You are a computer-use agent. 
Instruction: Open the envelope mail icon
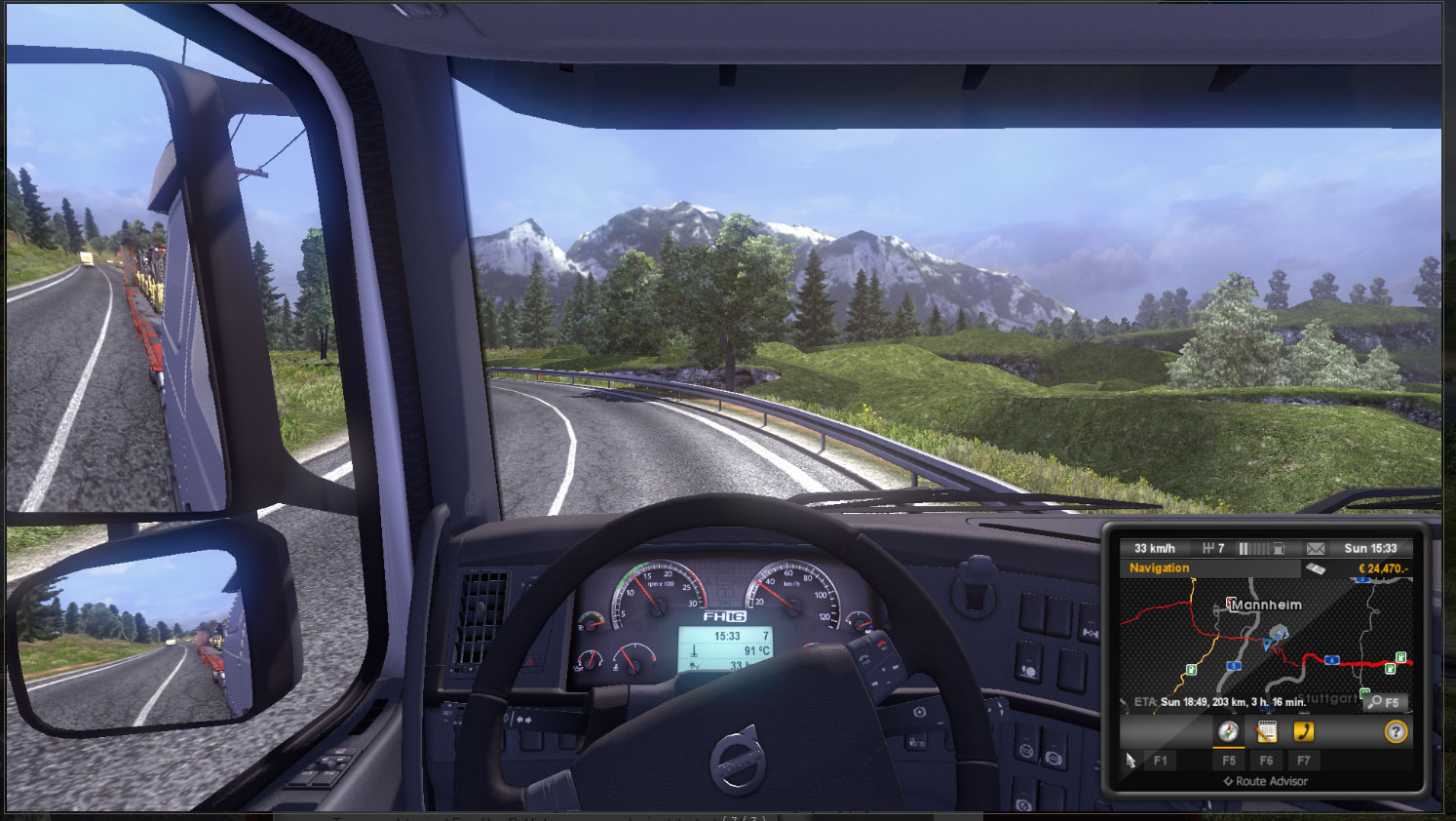(1316, 549)
